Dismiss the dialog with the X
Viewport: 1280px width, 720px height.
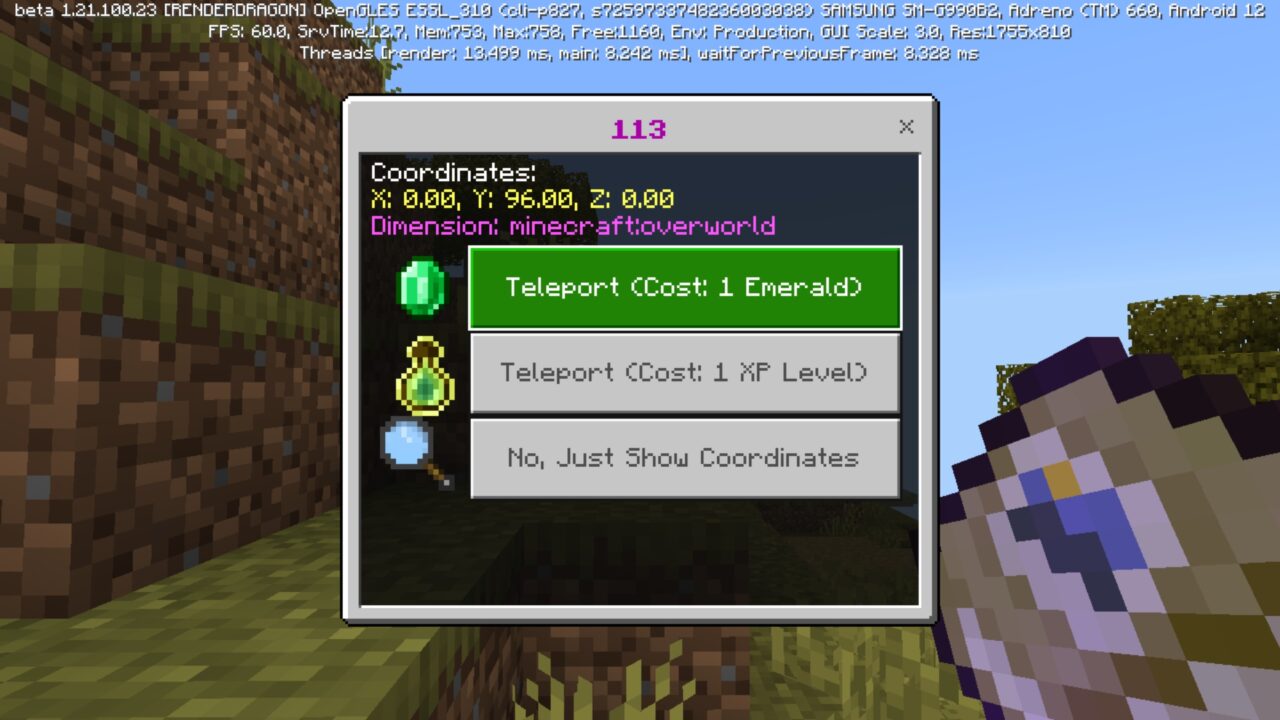pyautogui.click(x=906, y=127)
